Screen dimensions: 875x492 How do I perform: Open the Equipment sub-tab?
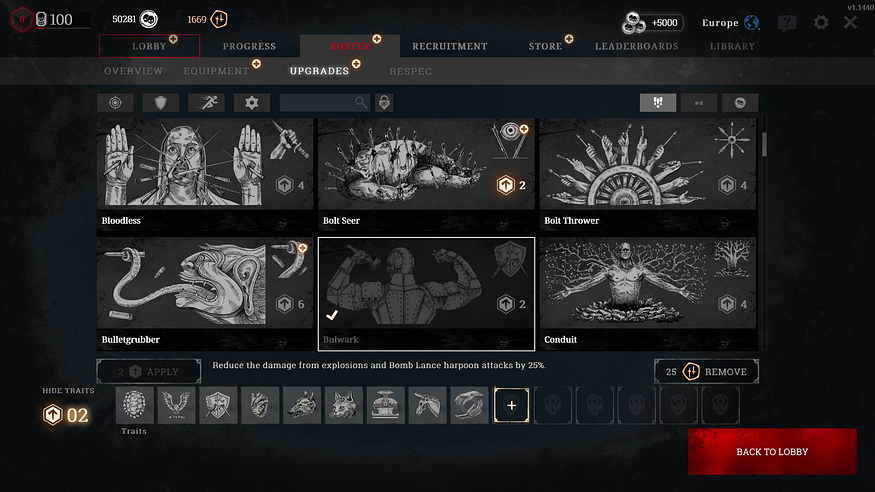pos(216,71)
